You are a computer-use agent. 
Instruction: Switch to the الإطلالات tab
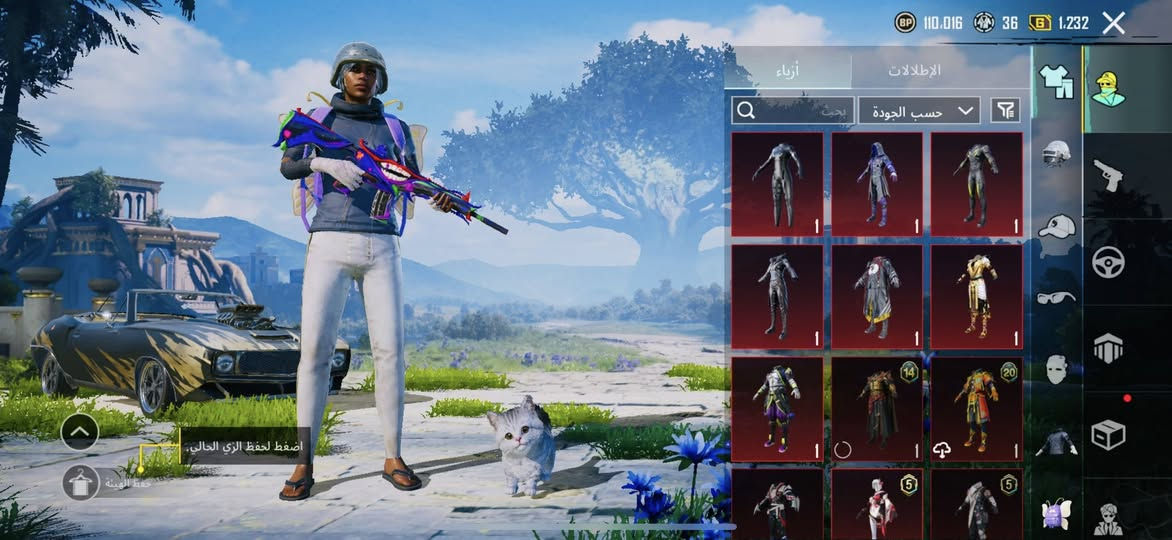tap(914, 70)
